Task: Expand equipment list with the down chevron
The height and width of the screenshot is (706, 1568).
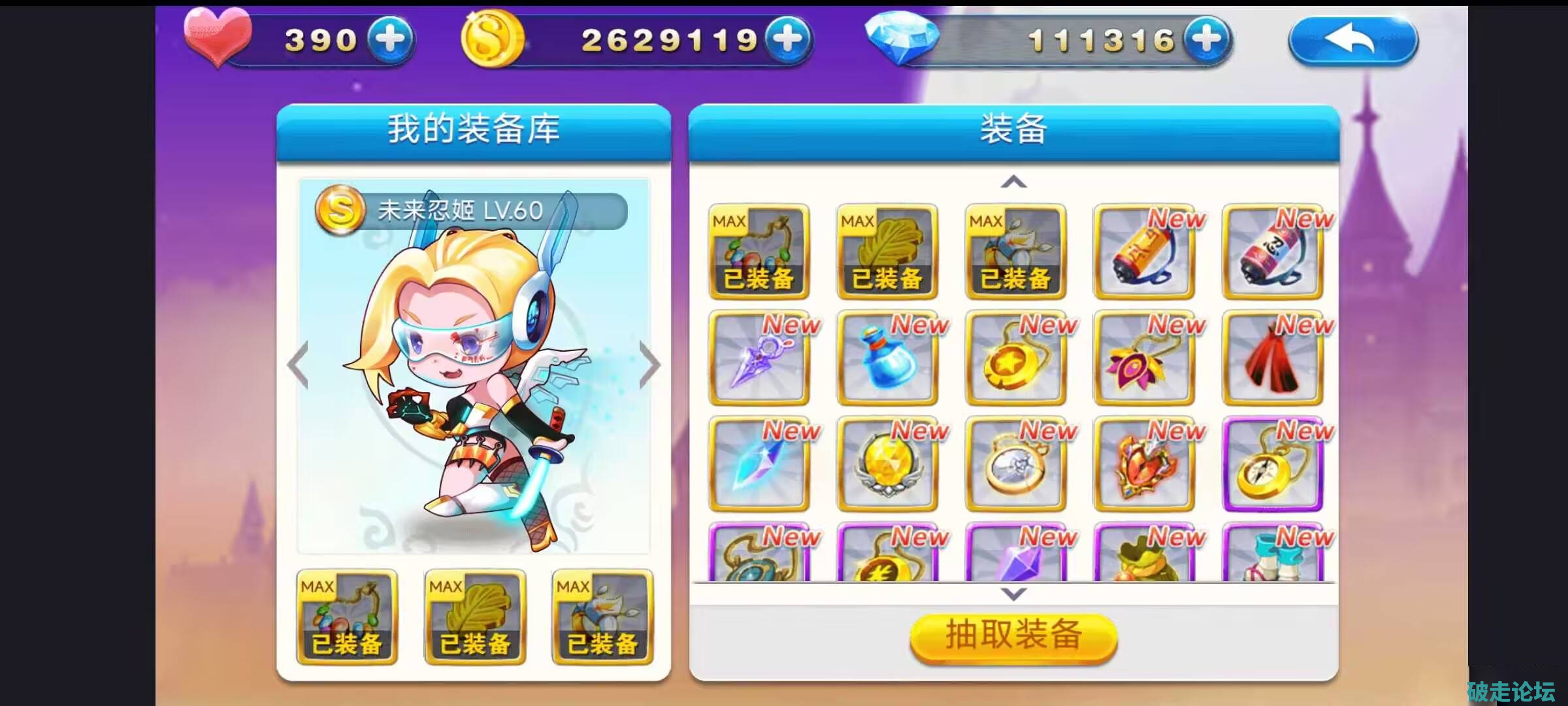Action: pyautogui.click(x=1013, y=594)
